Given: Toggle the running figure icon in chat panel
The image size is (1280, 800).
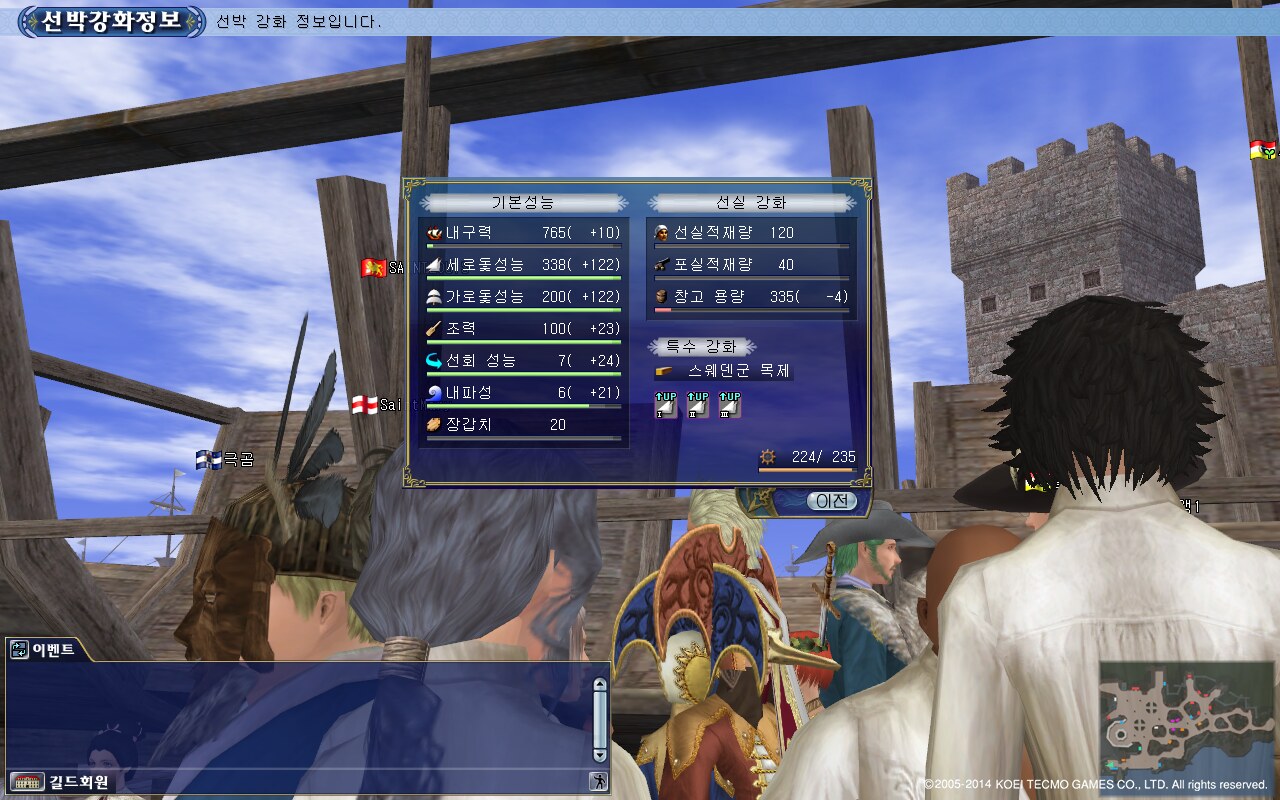Looking at the screenshot, I should [x=598, y=782].
